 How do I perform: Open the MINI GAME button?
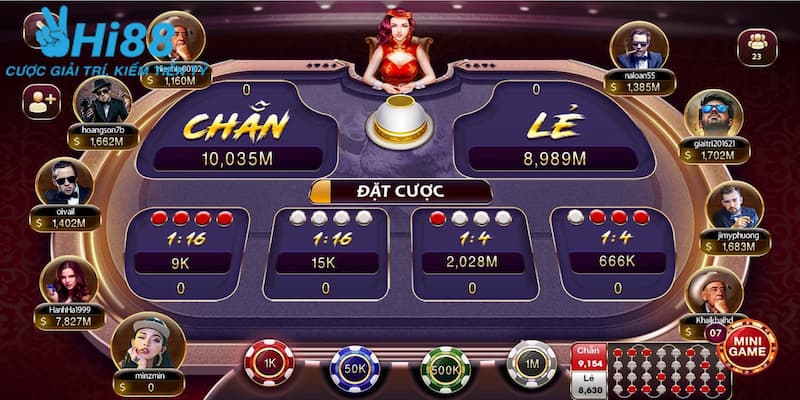[x=747, y=347]
